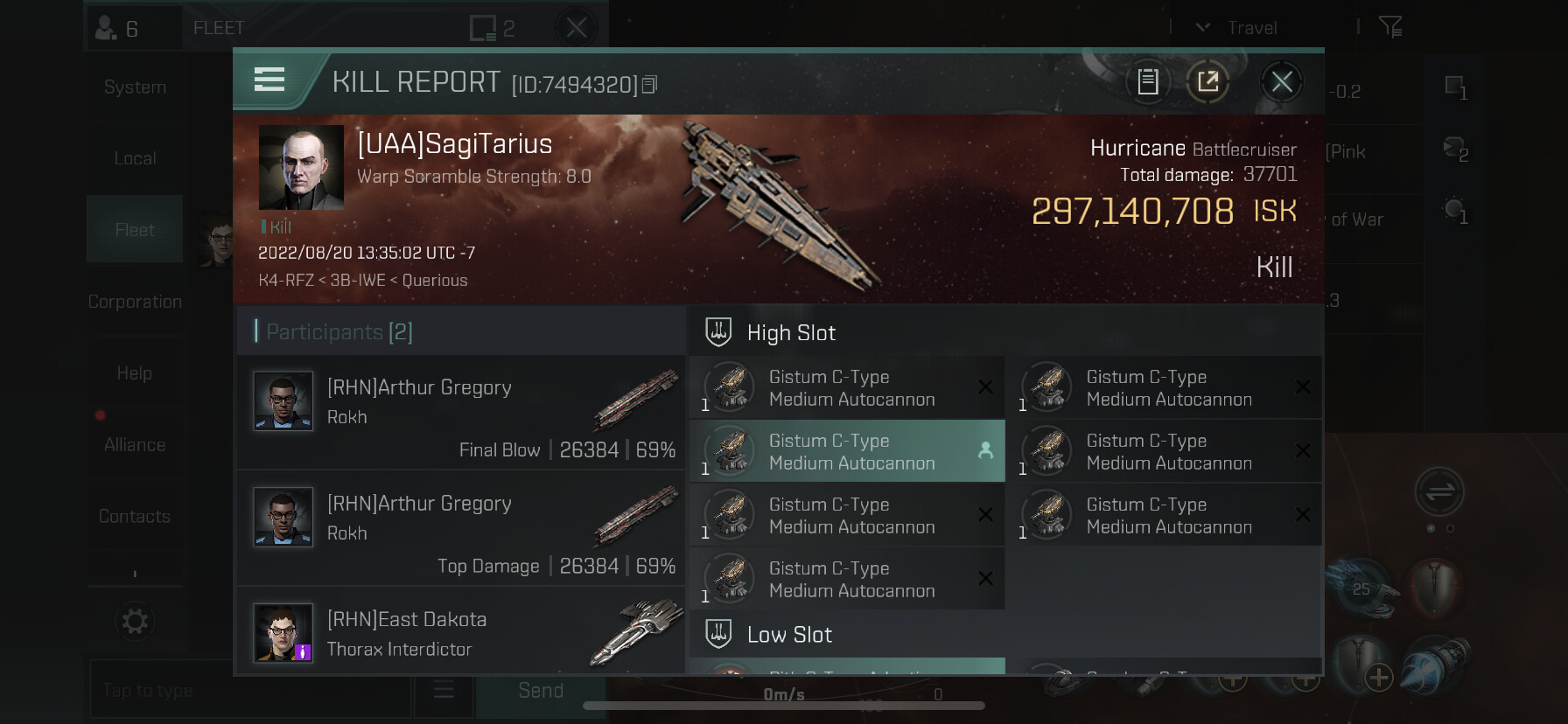Open the Contacts channel

tap(135, 517)
